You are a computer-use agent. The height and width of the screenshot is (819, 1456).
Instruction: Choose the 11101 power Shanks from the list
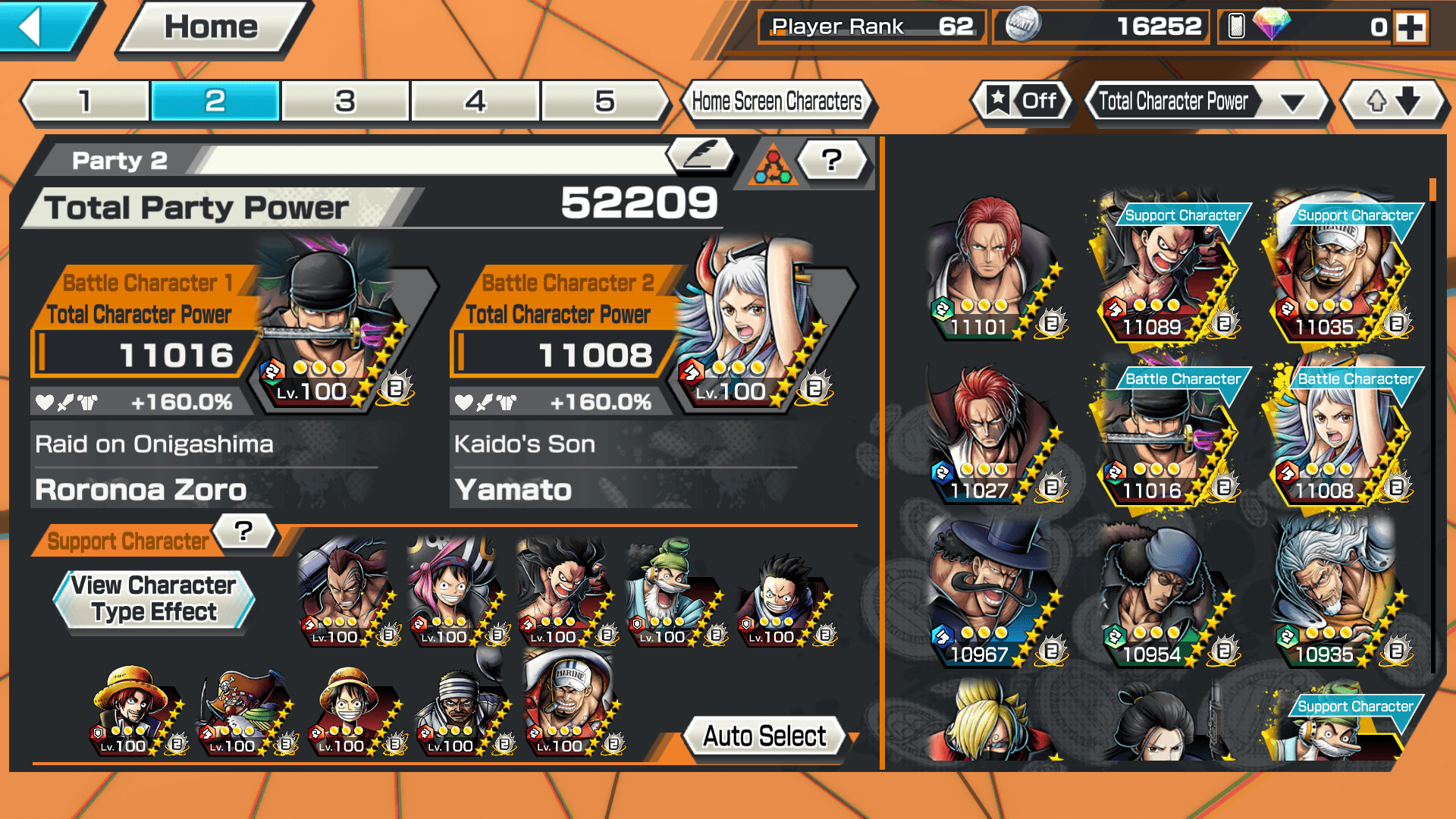click(x=990, y=269)
